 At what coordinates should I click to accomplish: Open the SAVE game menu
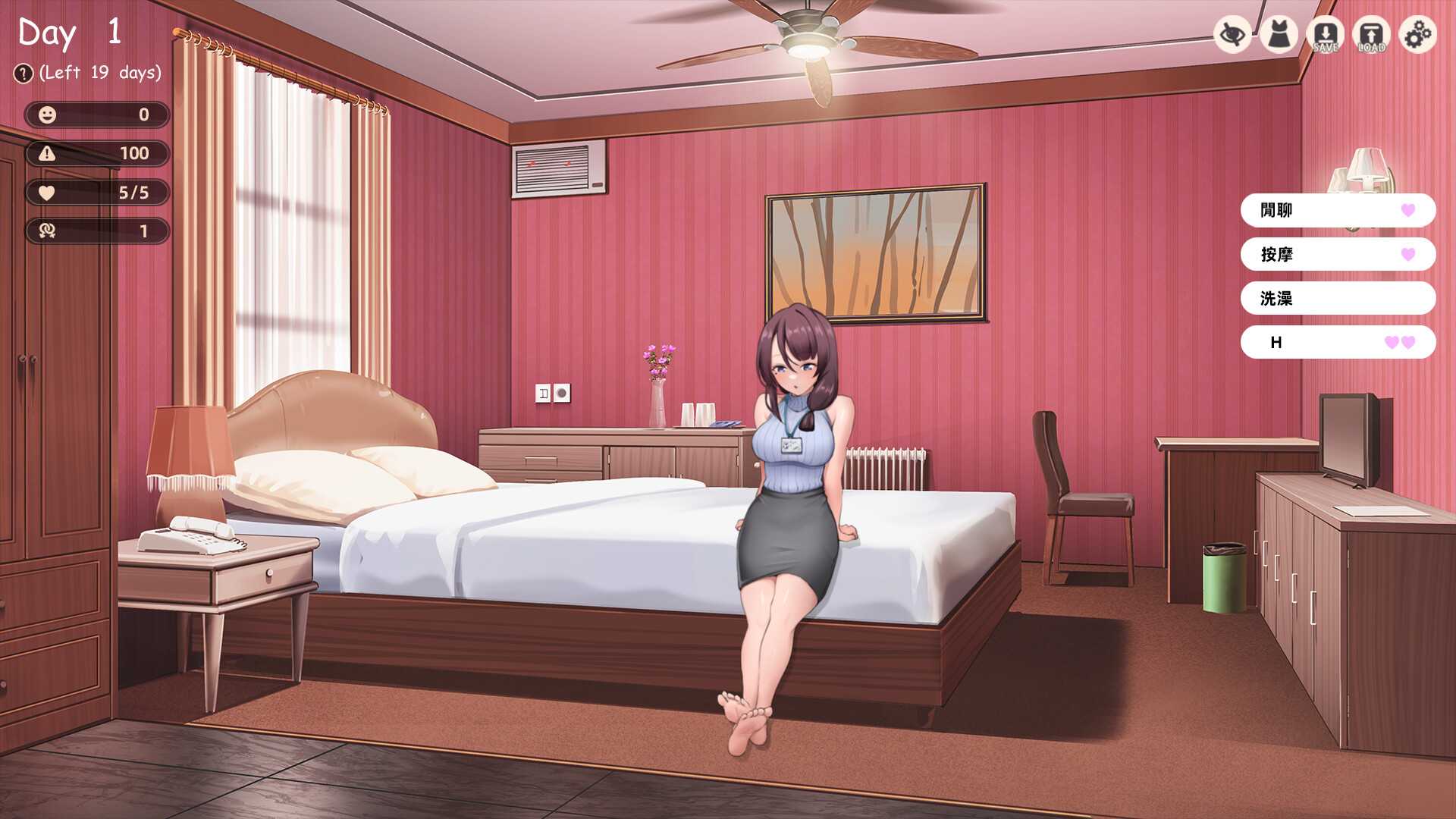pyautogui.click(x=1325, y=34)
